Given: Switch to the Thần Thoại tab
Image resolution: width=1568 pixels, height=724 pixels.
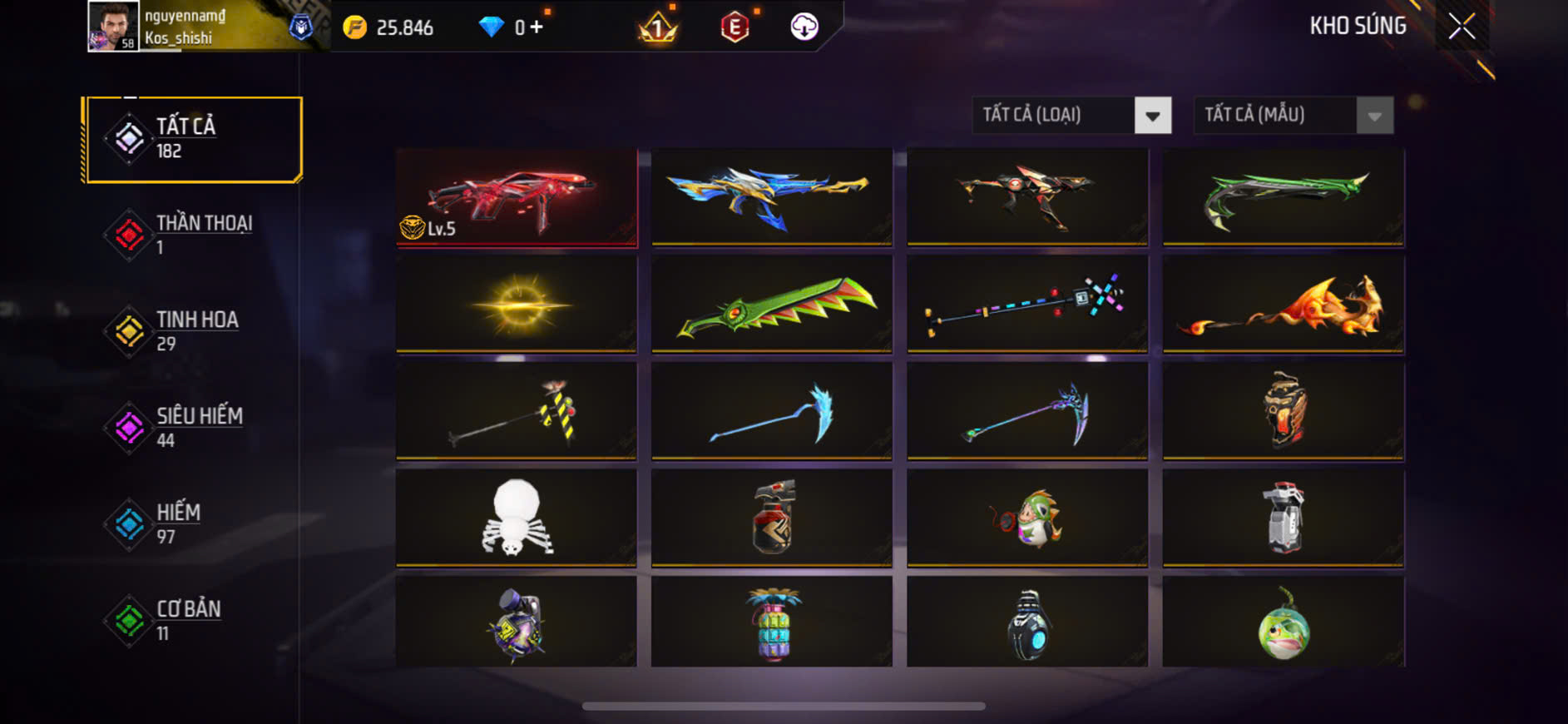Looking at the screenshot, I should click(193, 235).
